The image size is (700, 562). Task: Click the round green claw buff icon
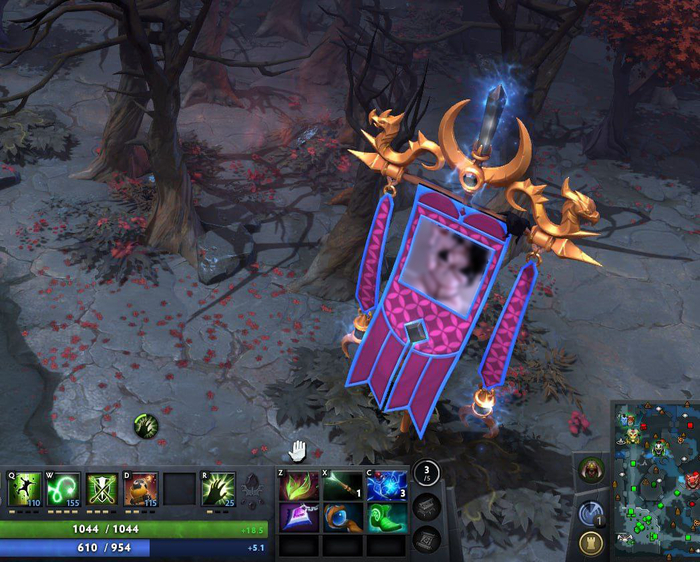147,426
